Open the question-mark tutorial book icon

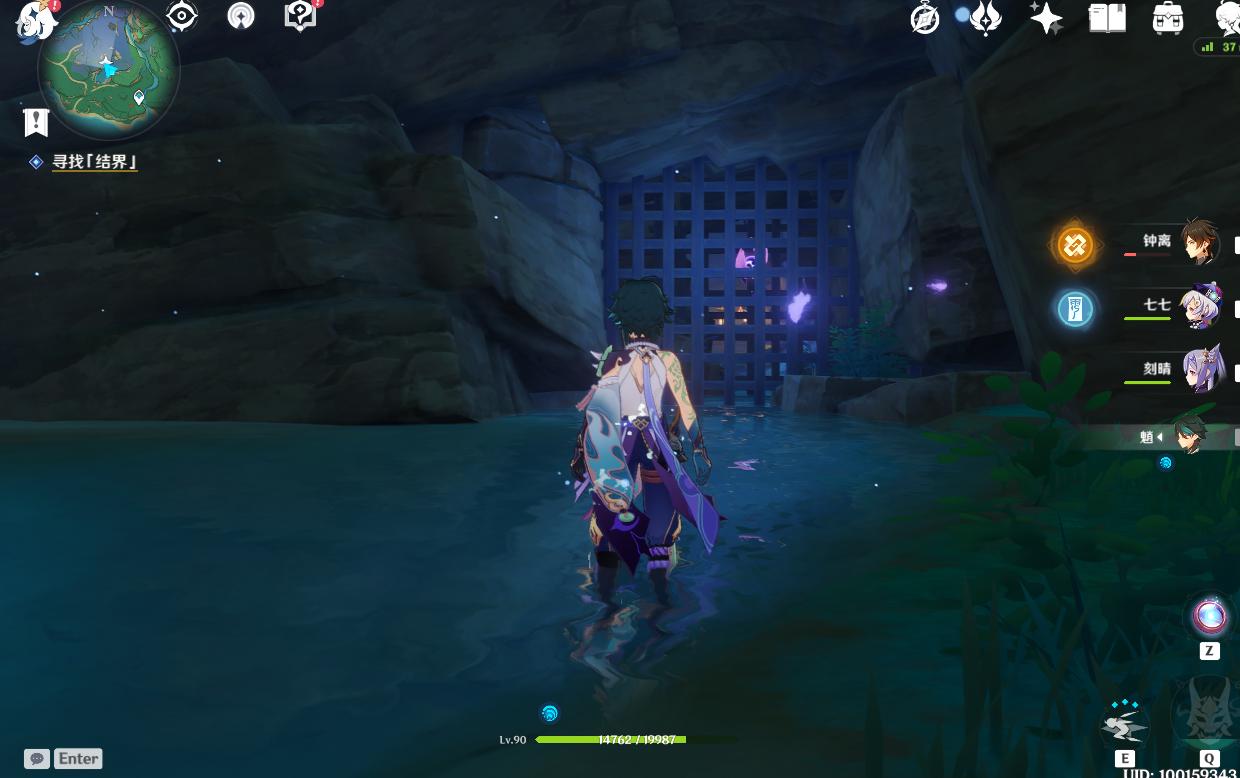point(299,16)
